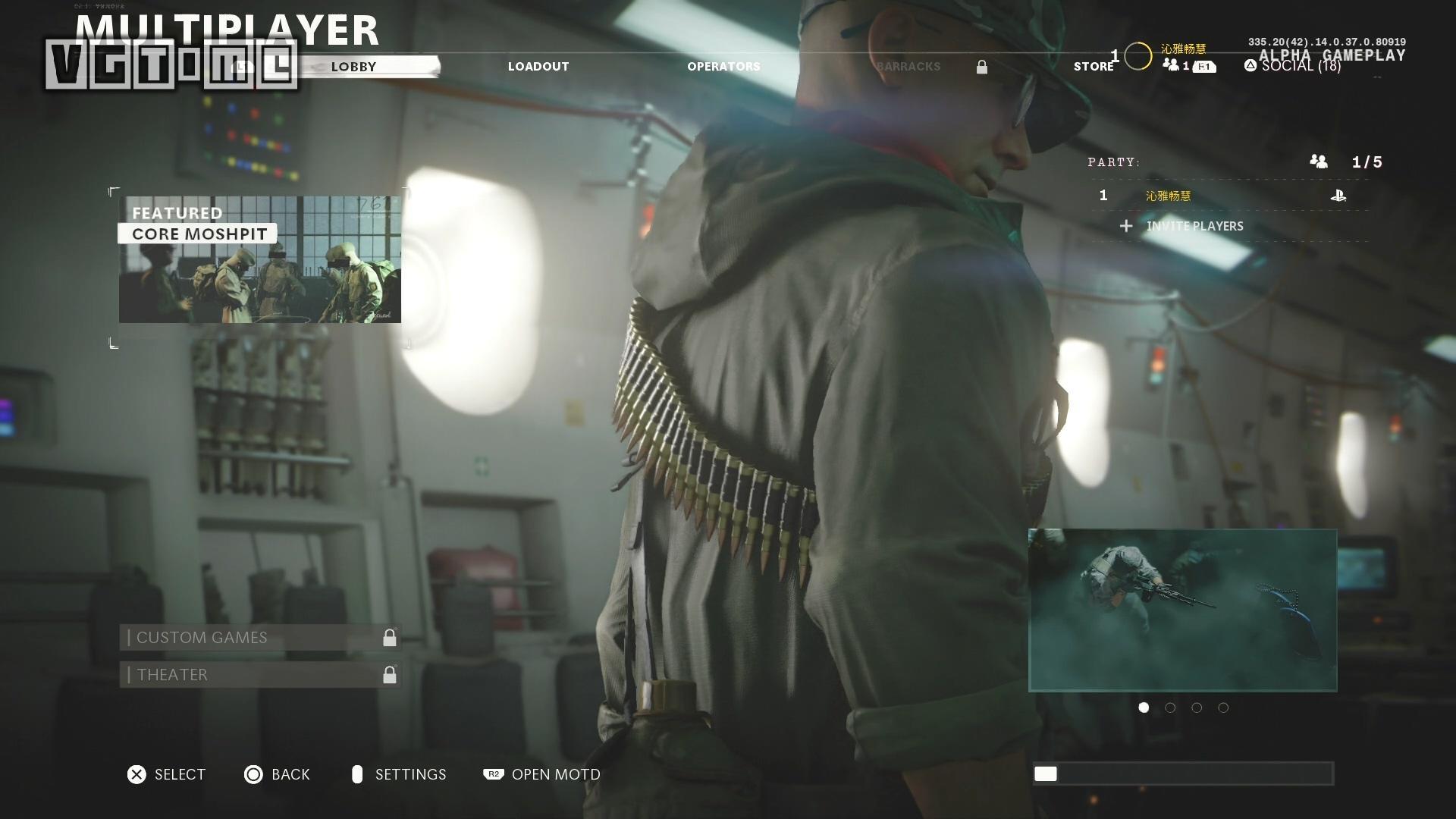Open the friends list icon near STORE
1456x819 pixels.
pyautogui.click(x=1172, y=66)
